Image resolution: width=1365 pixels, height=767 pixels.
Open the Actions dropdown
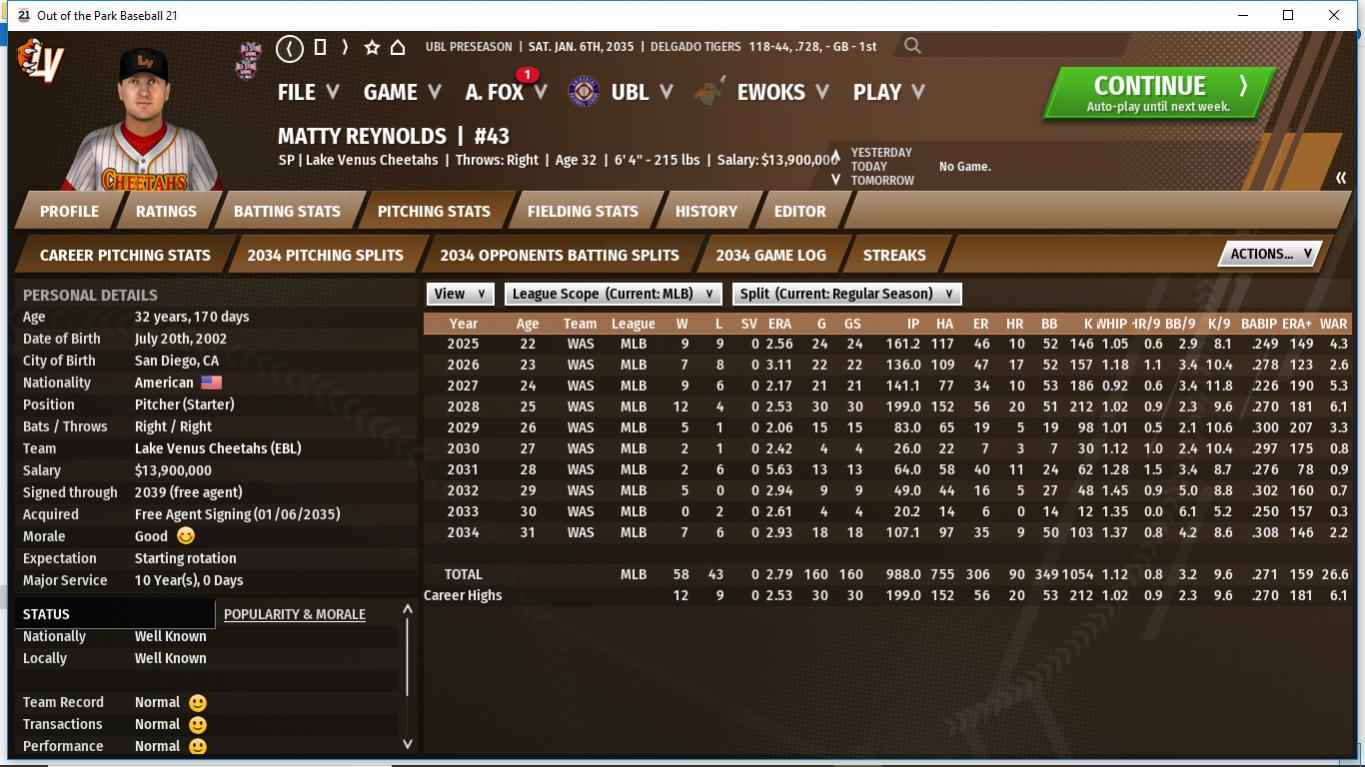click(x=1270, y=254)
